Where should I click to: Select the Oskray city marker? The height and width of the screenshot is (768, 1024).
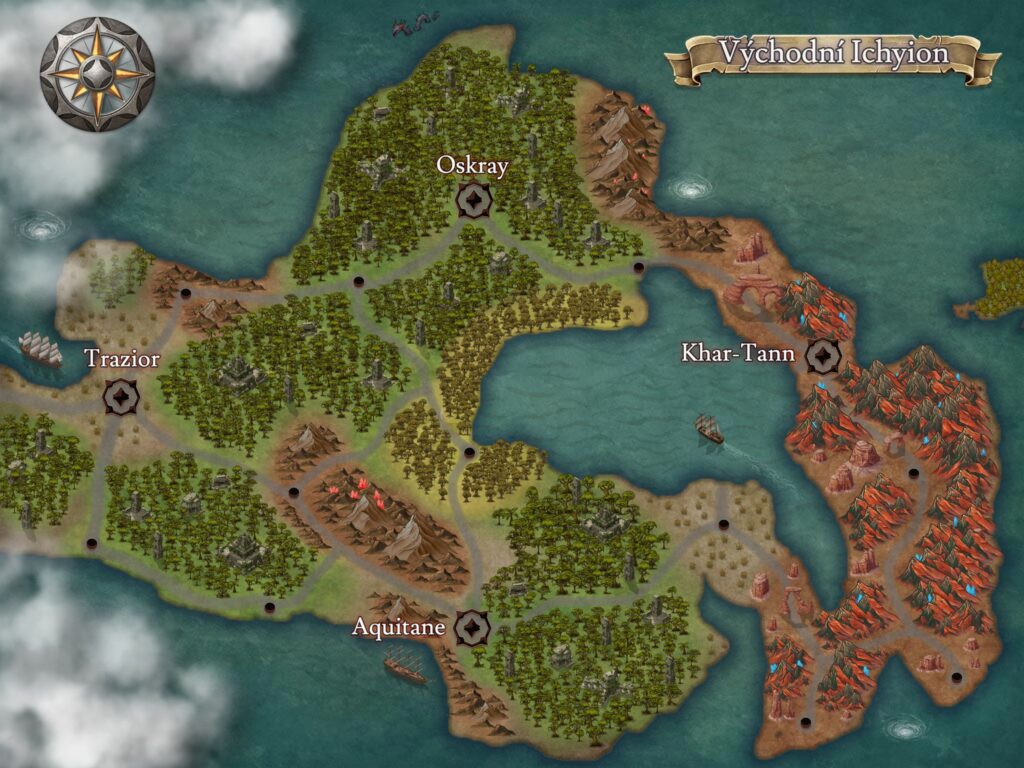pos(472,200)
